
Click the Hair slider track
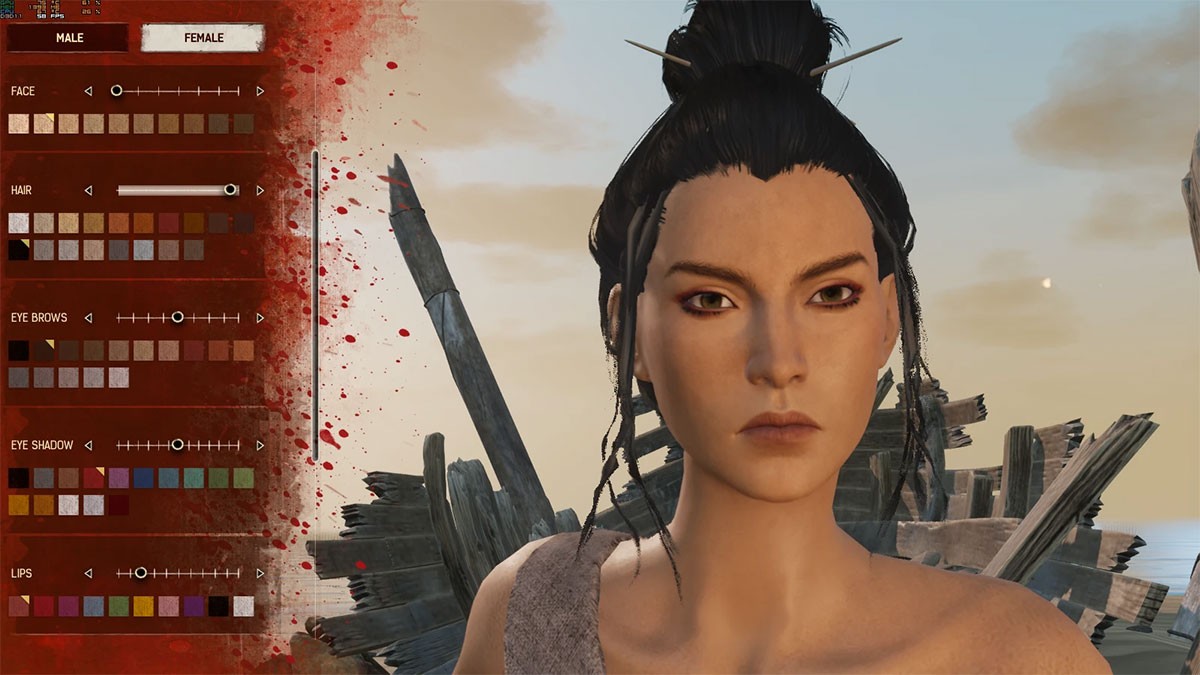175,190
